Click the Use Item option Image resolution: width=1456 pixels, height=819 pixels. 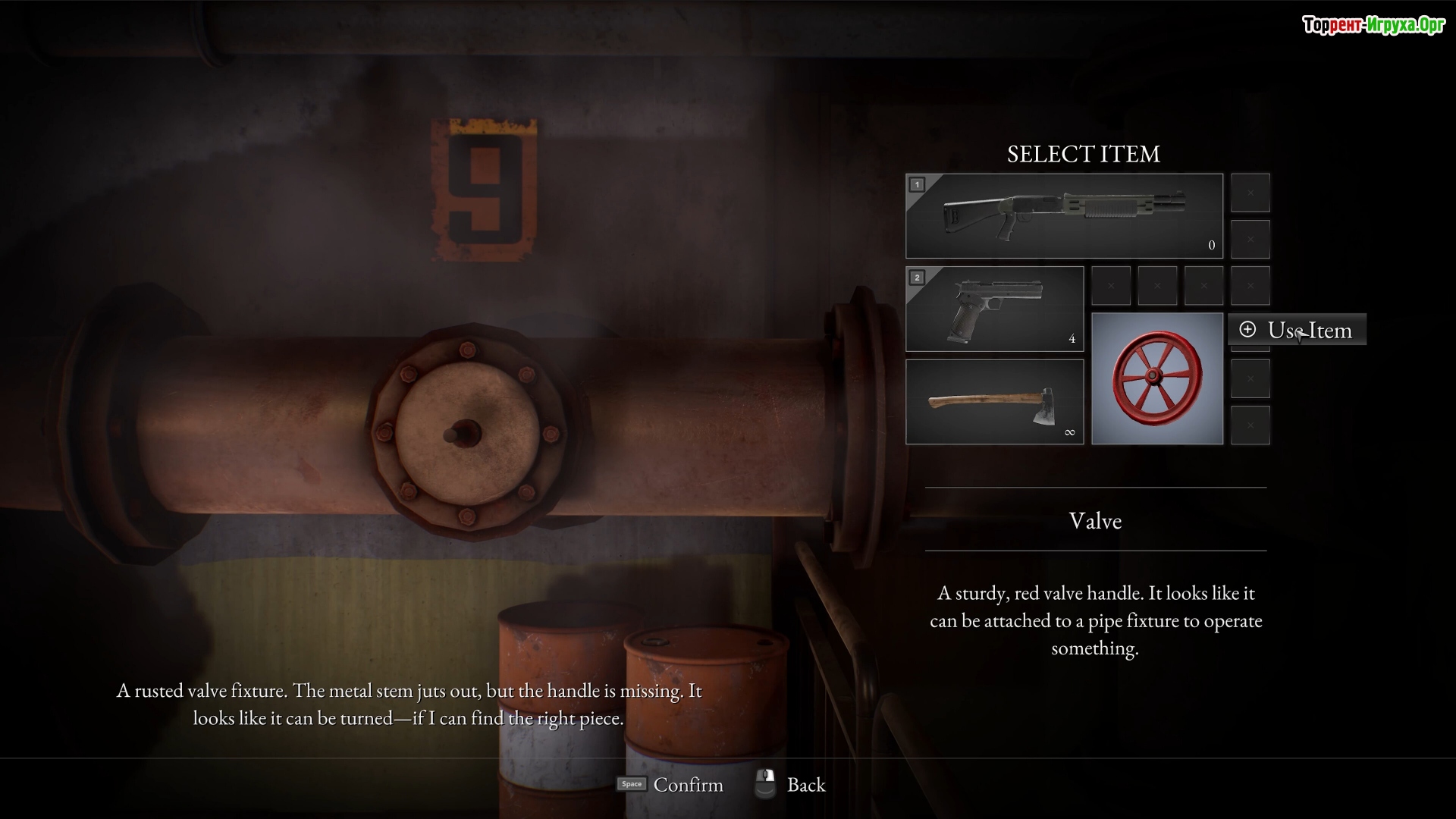tap(1298, 330)
